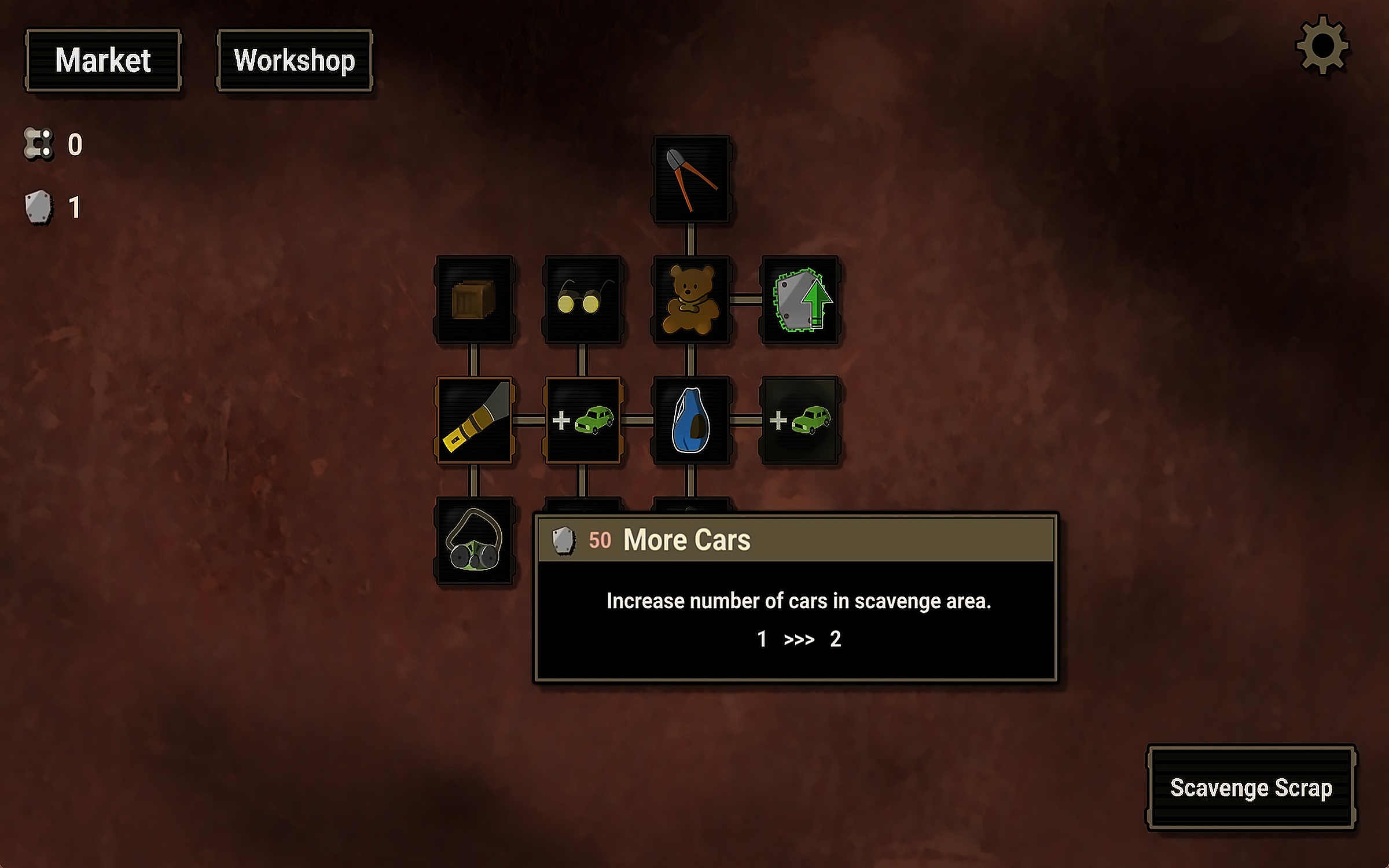Choose the wooden crate upgrade node
1389x868 pixels.
pyautogui.click(x=474, y=300)
